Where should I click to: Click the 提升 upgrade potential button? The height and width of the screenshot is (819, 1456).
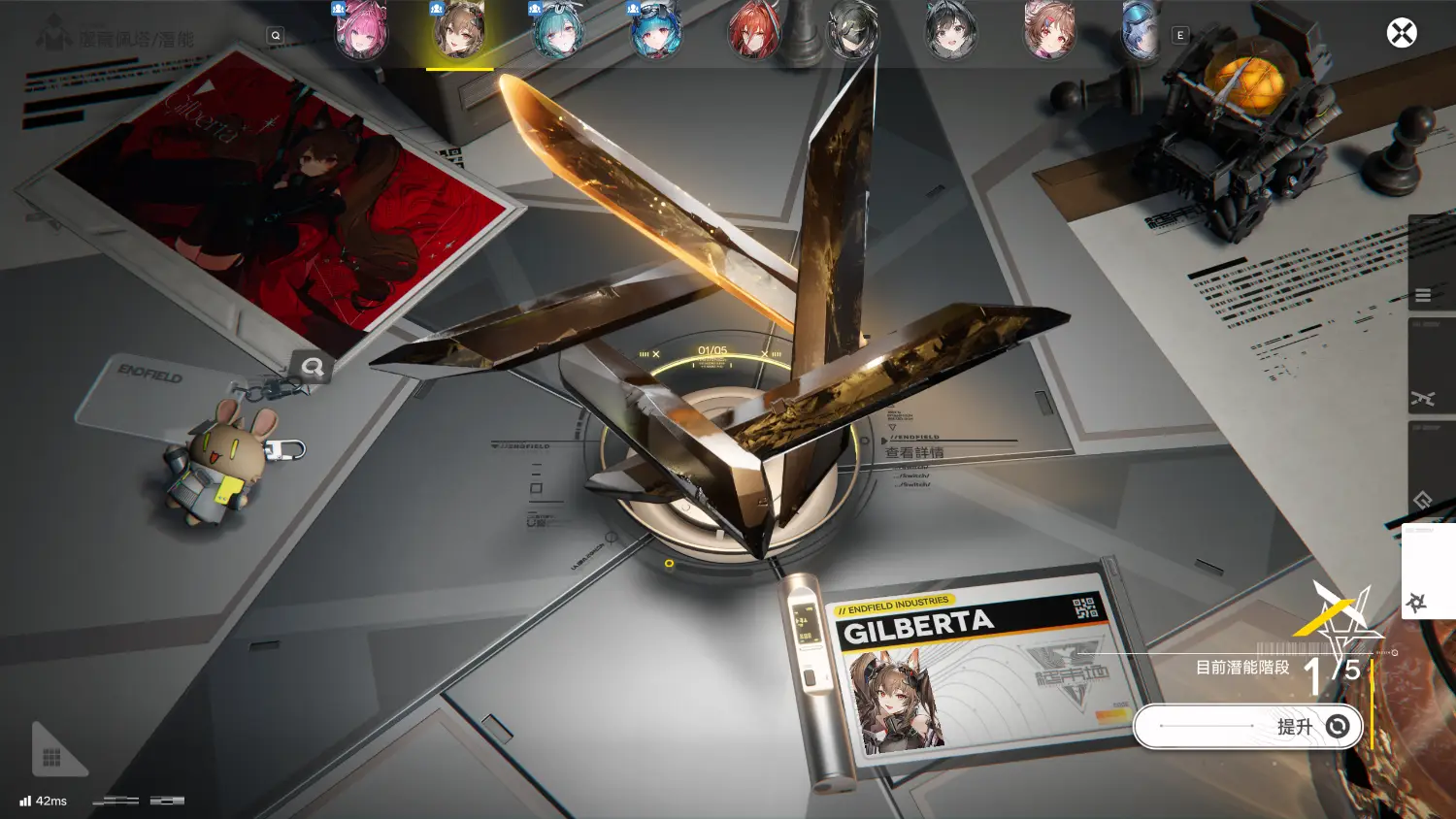tap(1247, 727)
